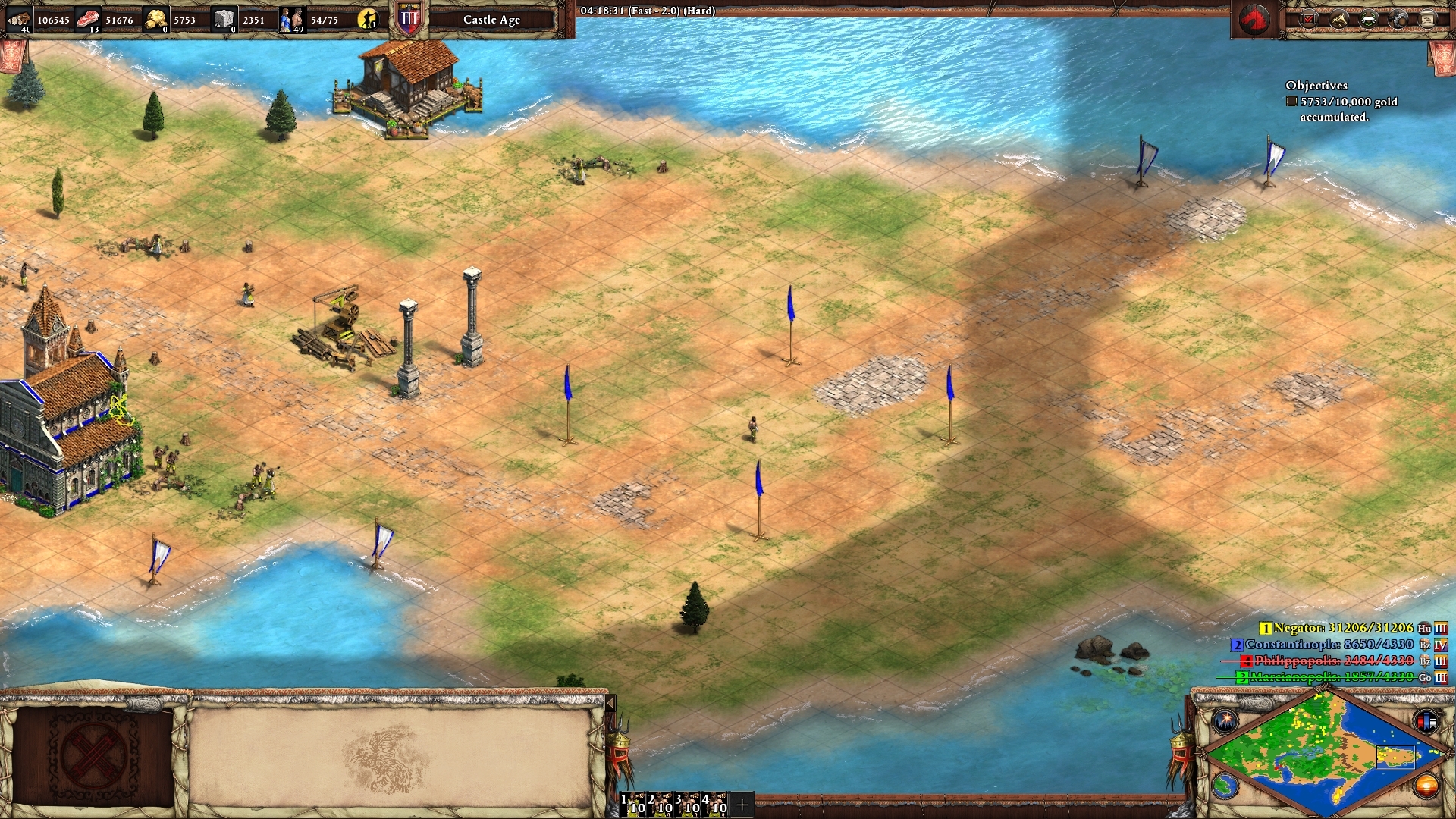Select control group 2
Viewport: 1456px width, 819px height.
(x=661, y=804)
